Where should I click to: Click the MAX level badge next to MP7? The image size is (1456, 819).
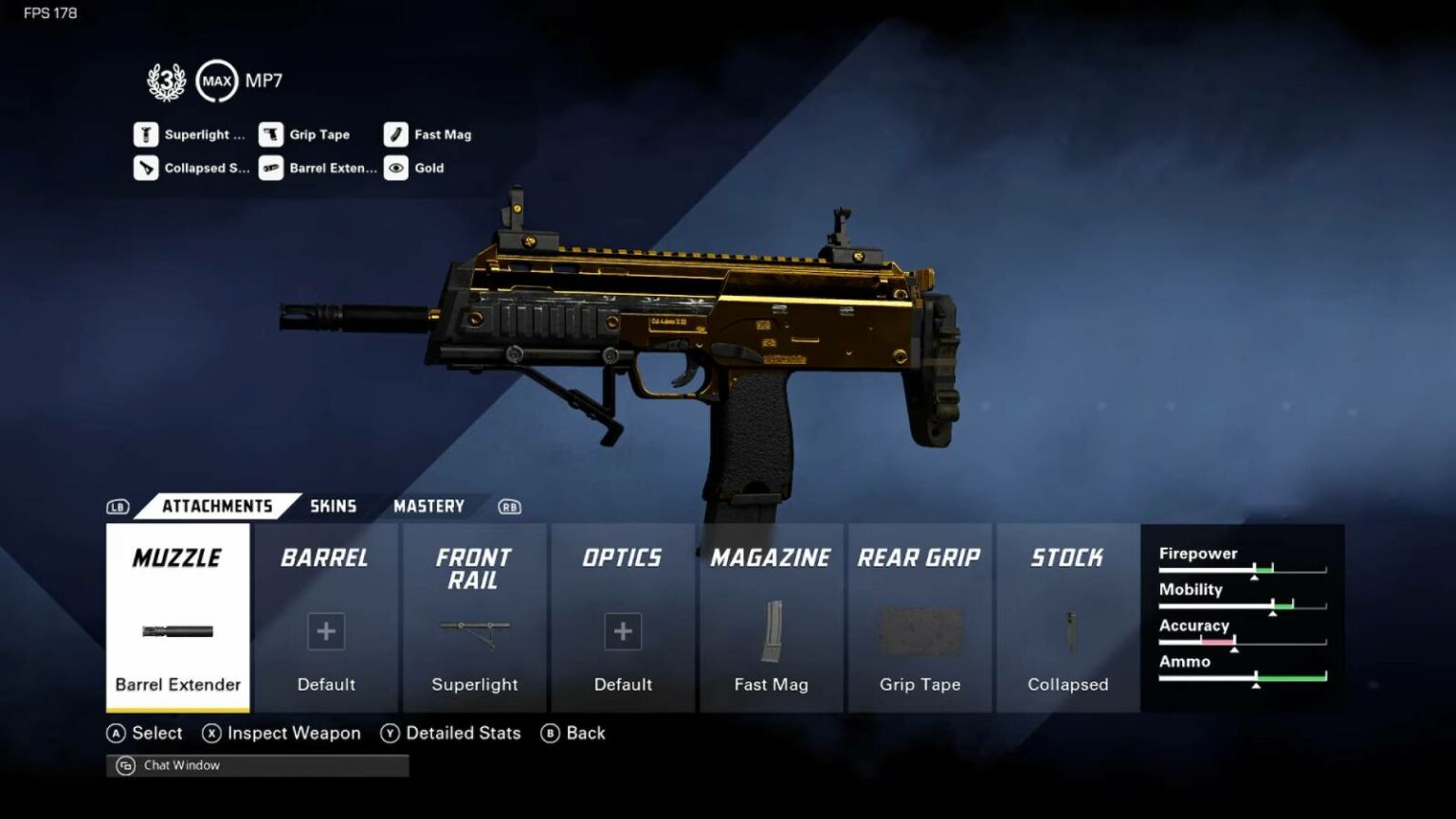click(216, 81)
